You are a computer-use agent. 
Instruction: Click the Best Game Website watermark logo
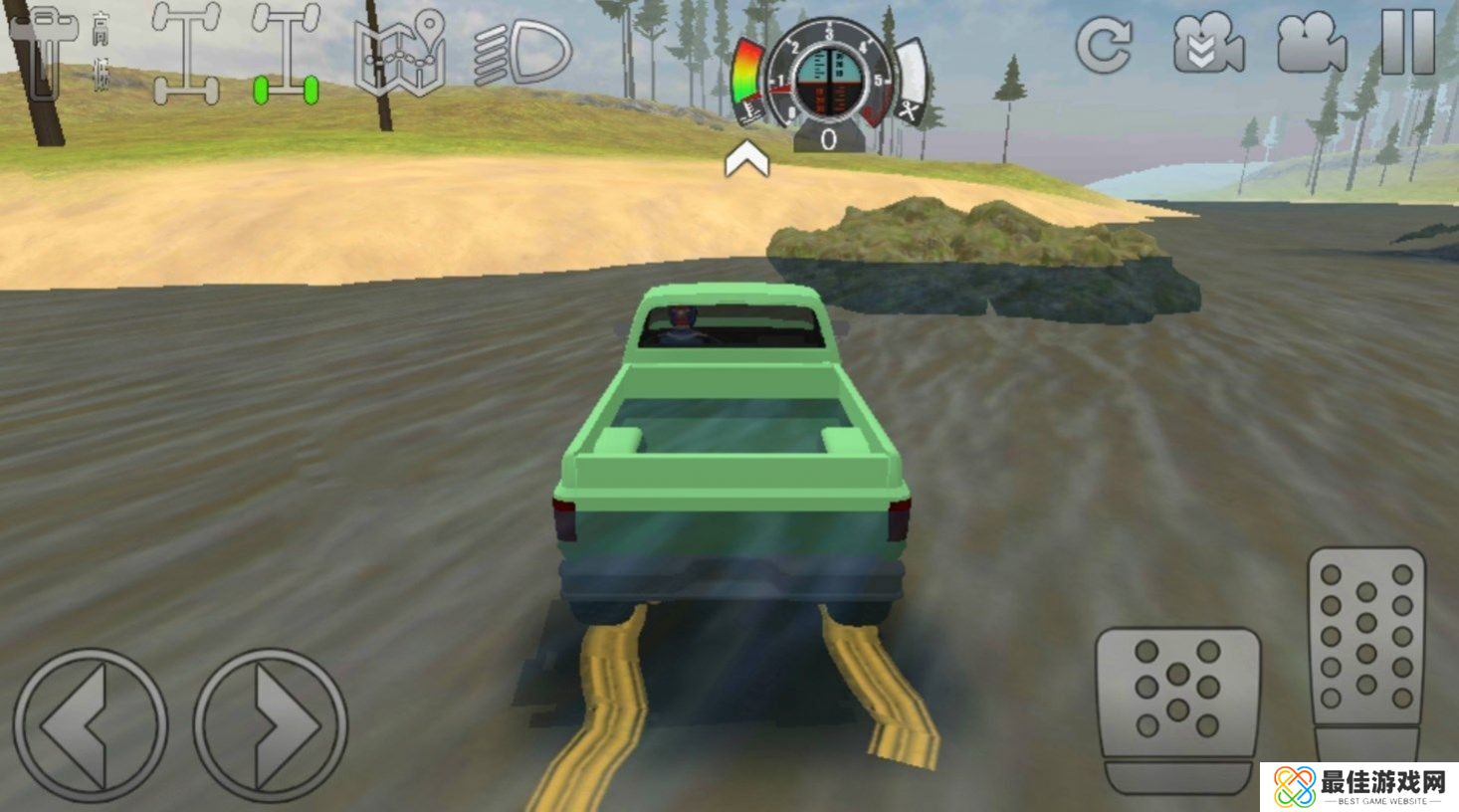click(x=1359, y=787)
